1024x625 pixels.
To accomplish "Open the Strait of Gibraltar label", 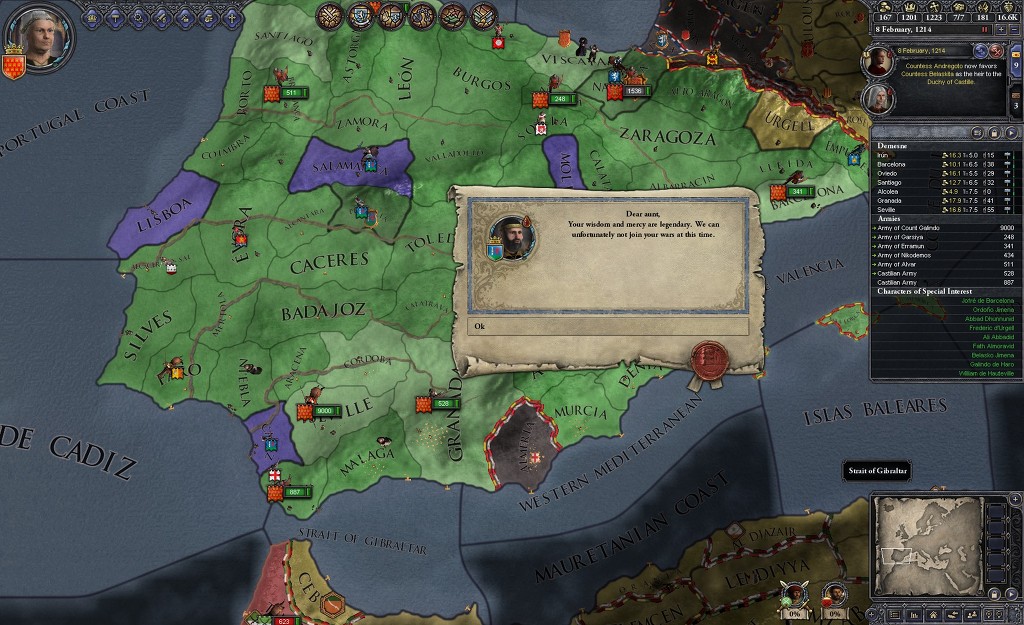I will 875,471.
